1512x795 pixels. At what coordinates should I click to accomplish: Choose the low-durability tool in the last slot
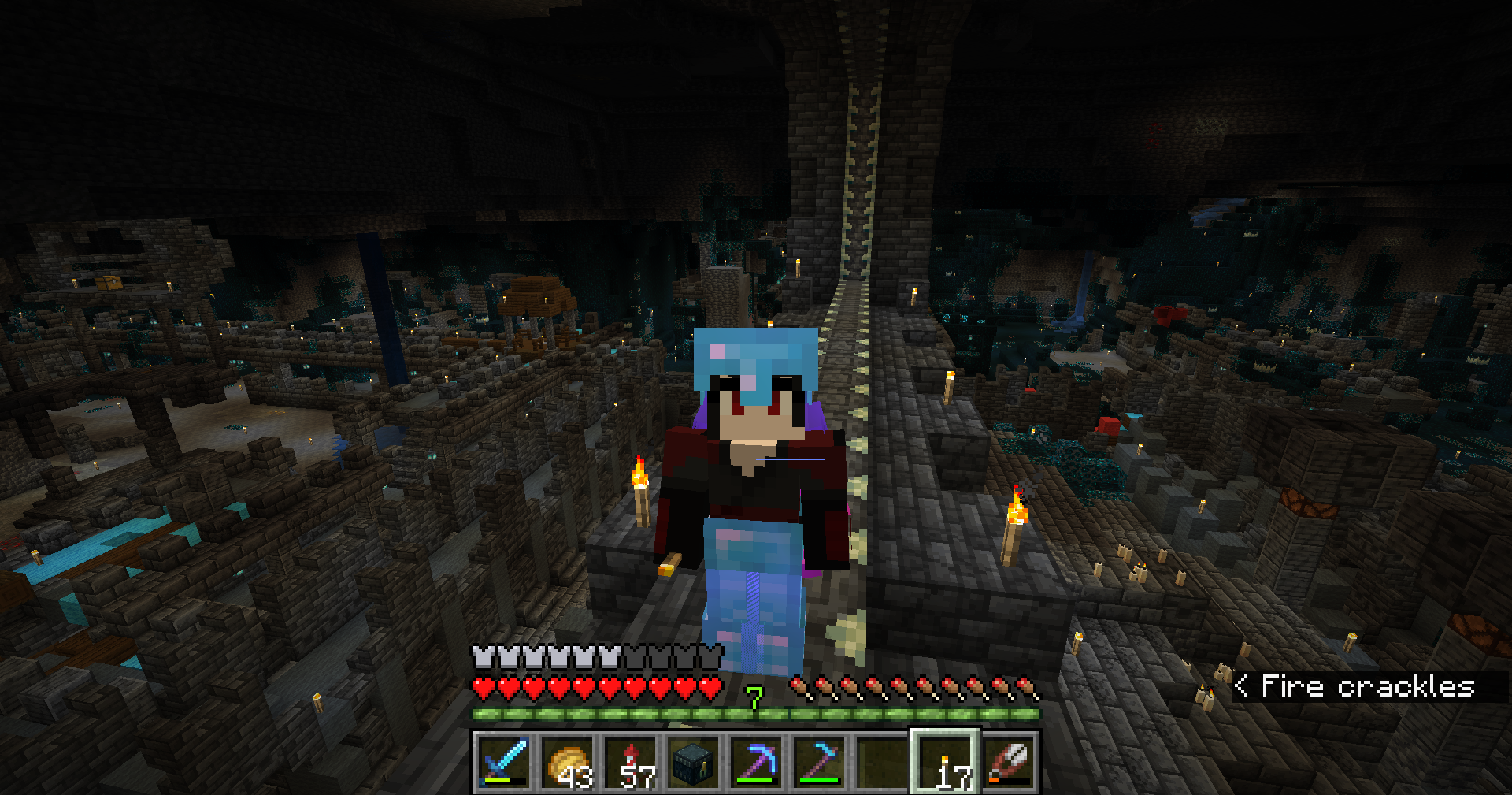pos(1008,761)
